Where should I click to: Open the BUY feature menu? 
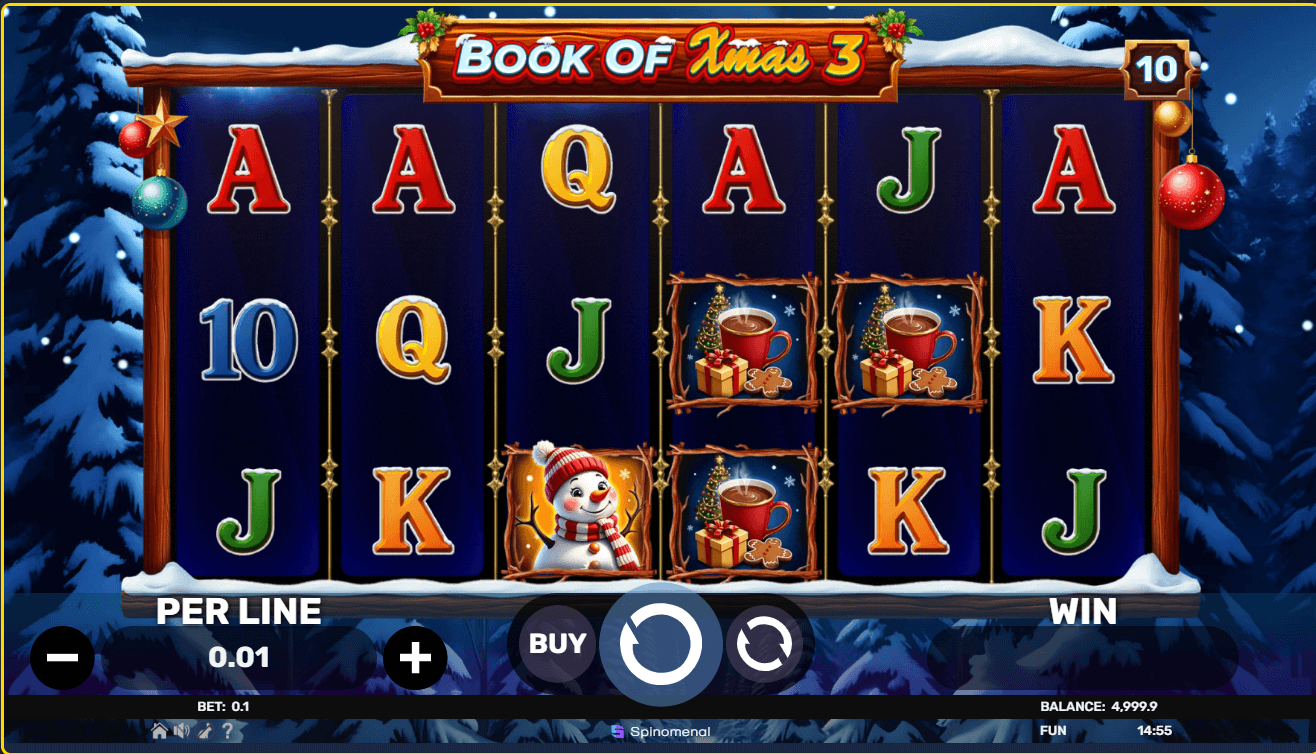click(557, 644)
